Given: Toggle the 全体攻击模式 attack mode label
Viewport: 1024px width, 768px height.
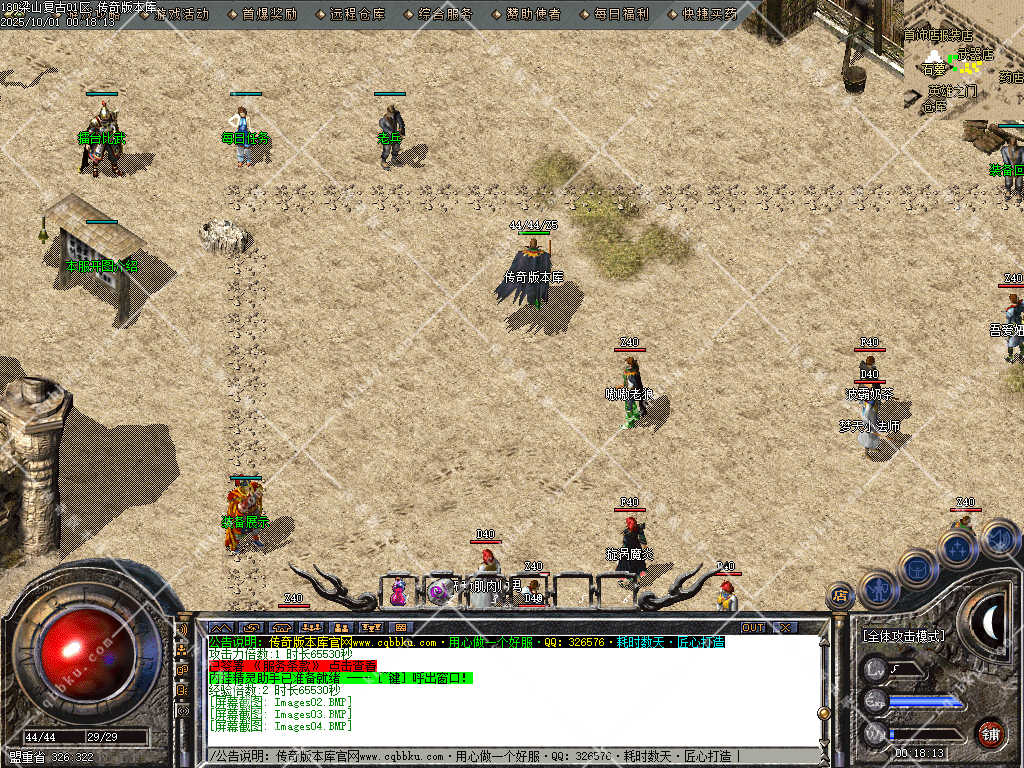Looking at the screenshot, I should pyautogui.click(x=903, y=635).
